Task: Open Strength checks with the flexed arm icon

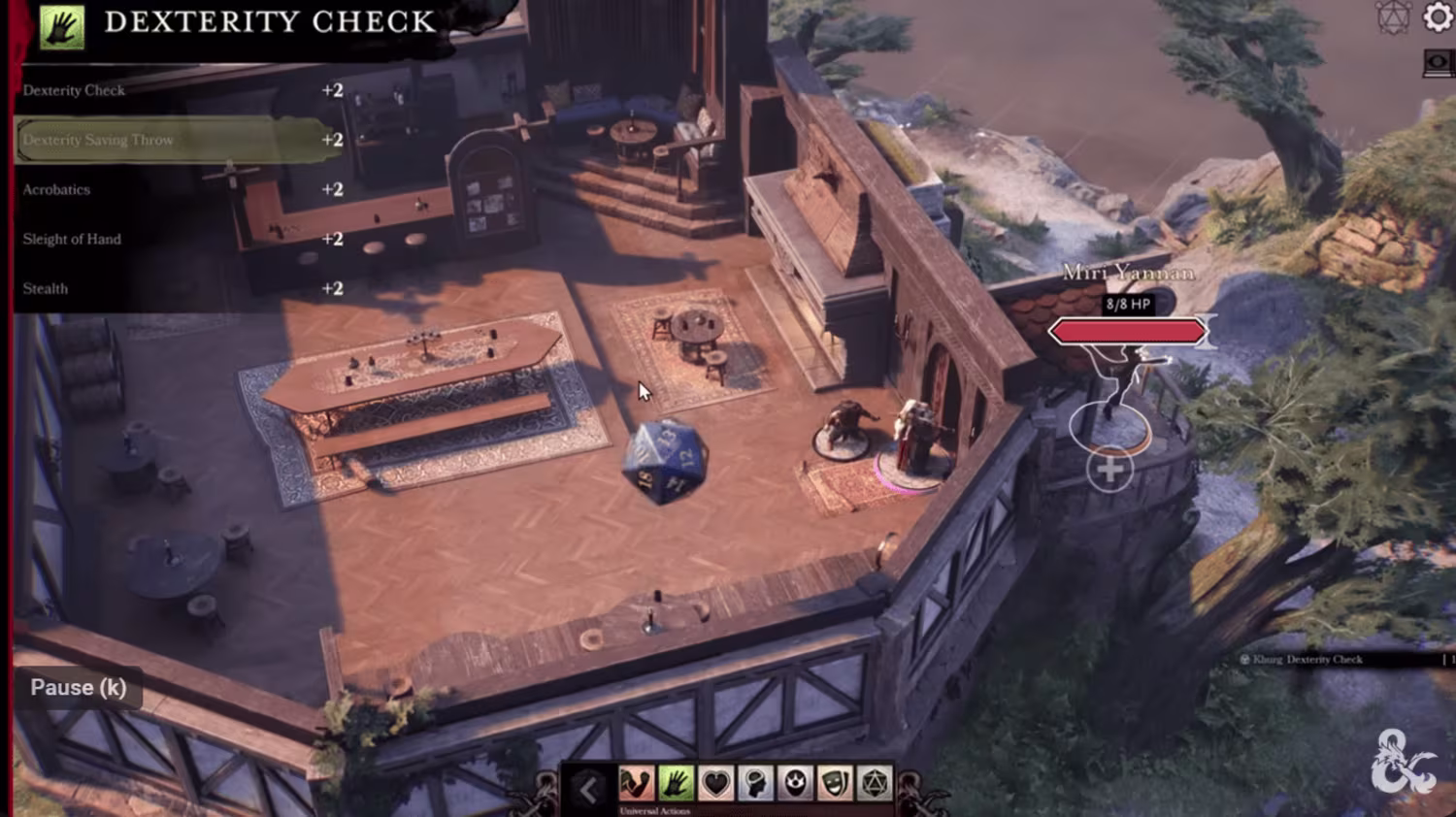Action: click(x=636, y=783)
